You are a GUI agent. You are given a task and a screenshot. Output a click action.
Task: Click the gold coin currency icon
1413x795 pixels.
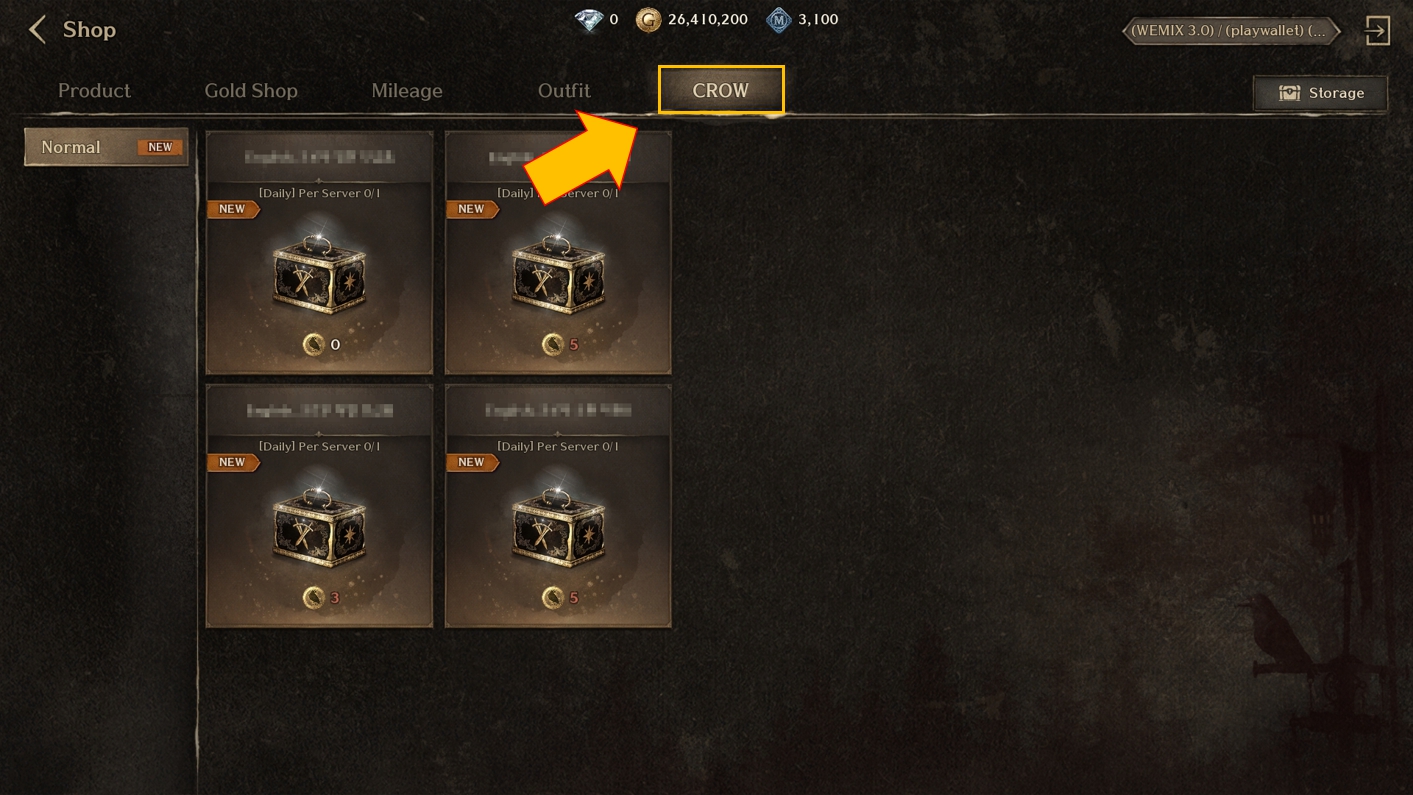[x=648, y=20]
